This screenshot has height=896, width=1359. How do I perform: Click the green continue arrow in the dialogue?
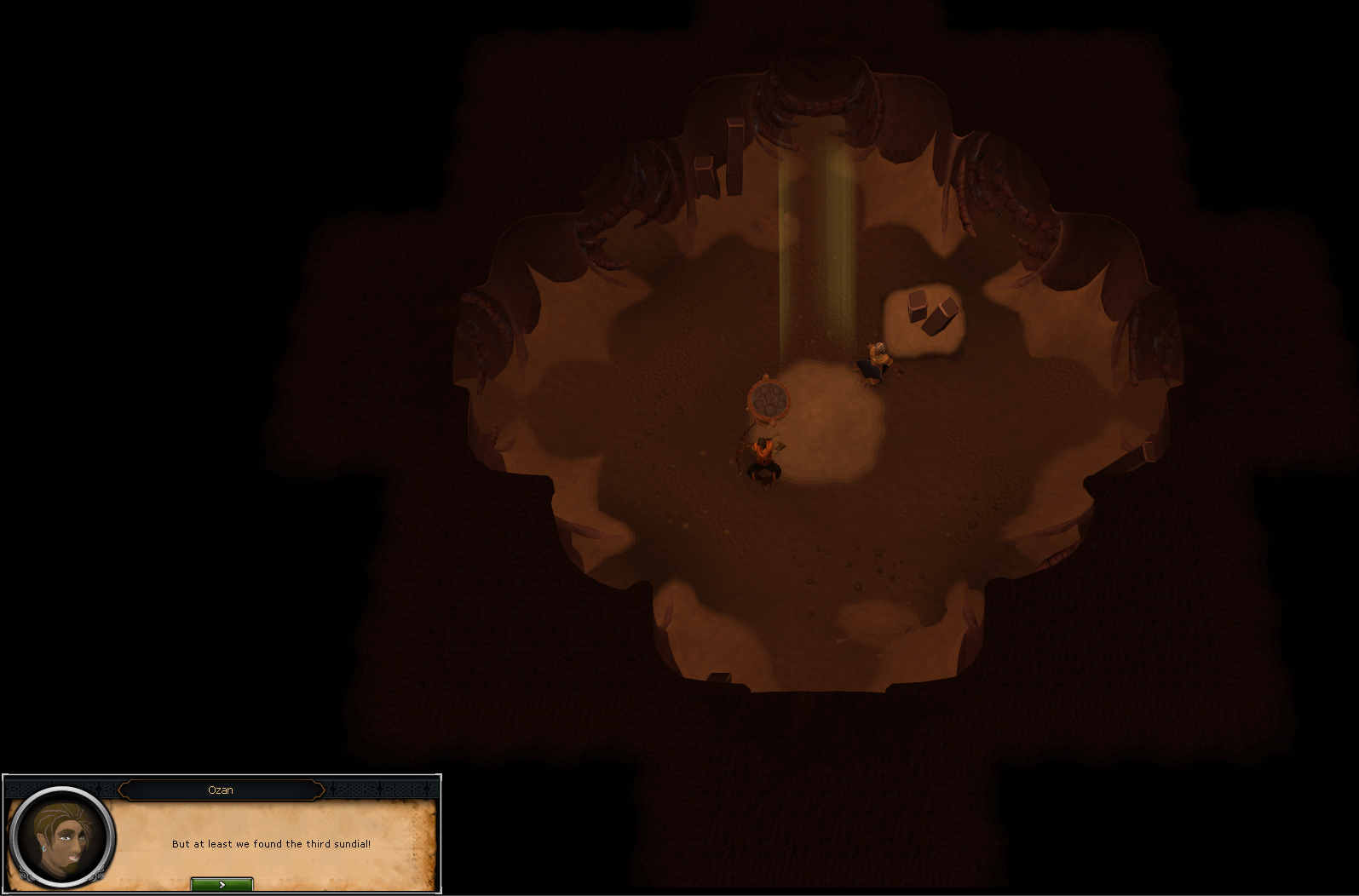coord(222,885)
